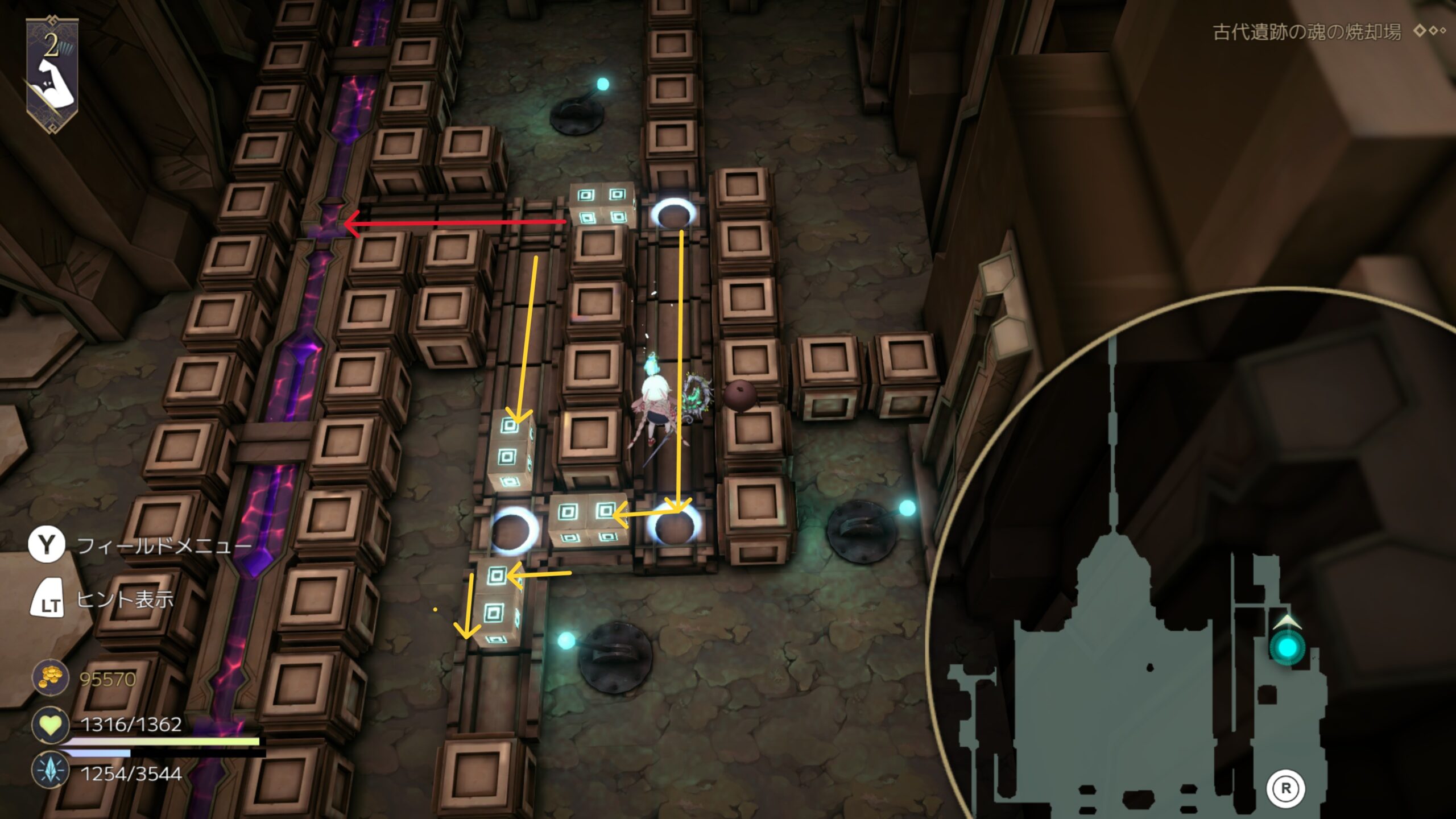Inspect the flexed arm buff banner
The width and height of the screenshot is (1456, 819).
coord(52,75)
